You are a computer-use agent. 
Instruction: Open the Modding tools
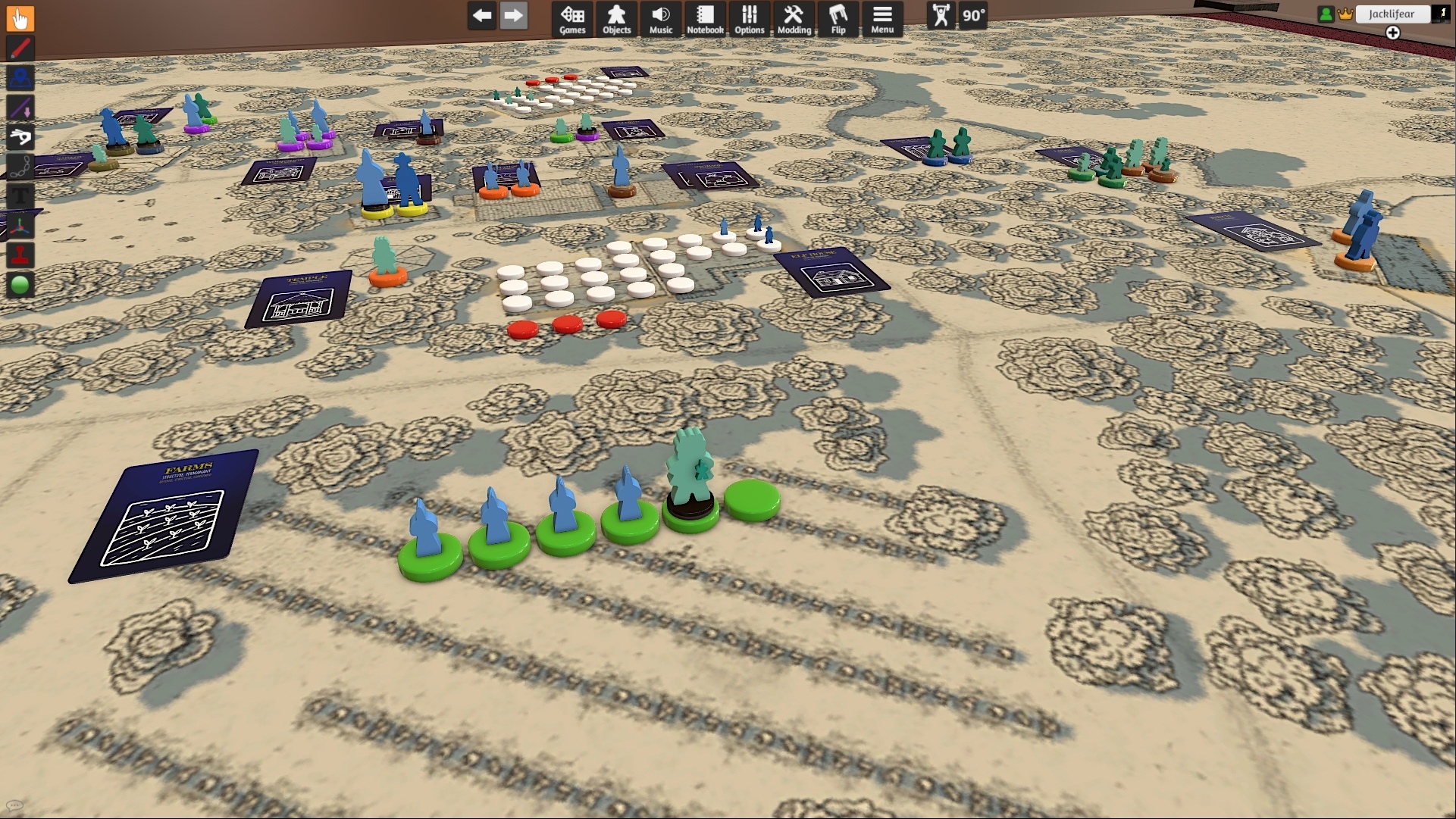[x=794, y=18]
